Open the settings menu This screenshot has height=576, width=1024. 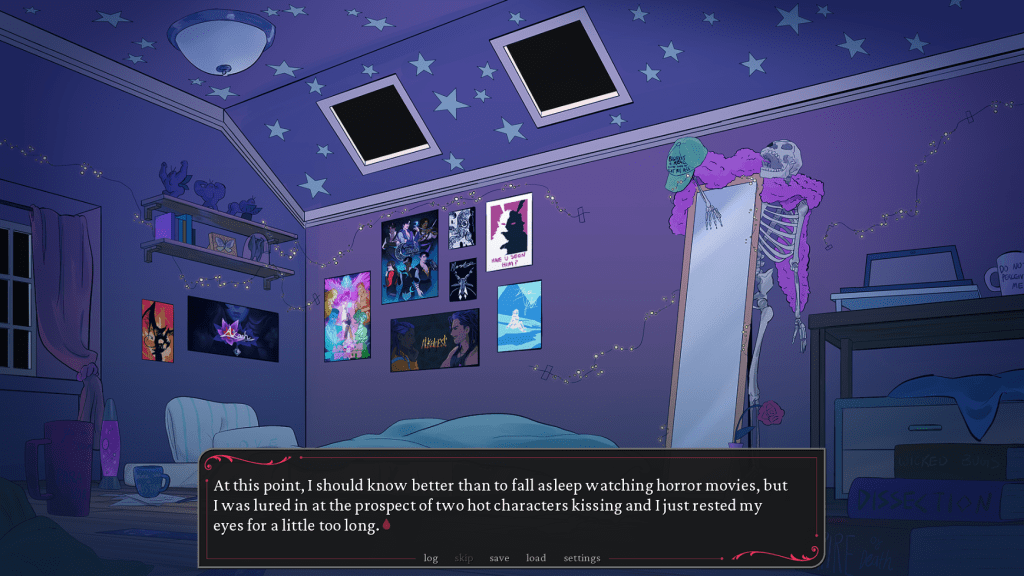coord(582,558)
